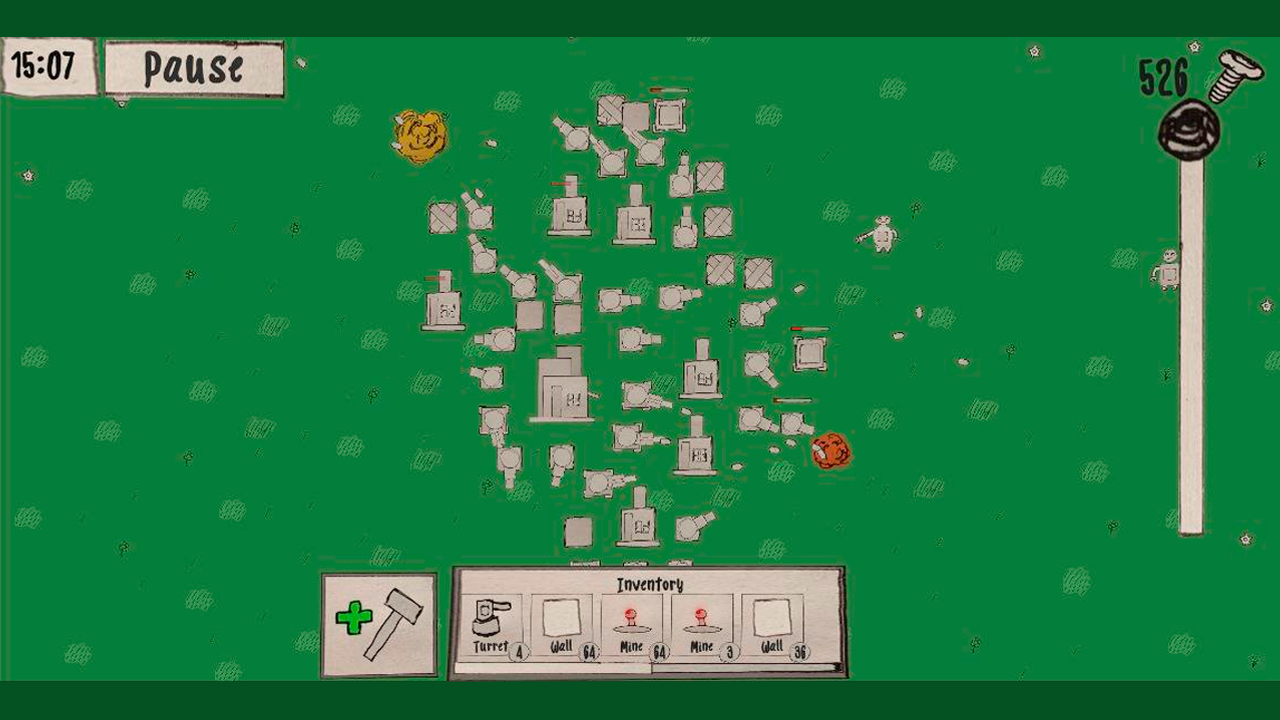
Task: Click the green plus next to the hammer
Action: [x=356, y=618]
